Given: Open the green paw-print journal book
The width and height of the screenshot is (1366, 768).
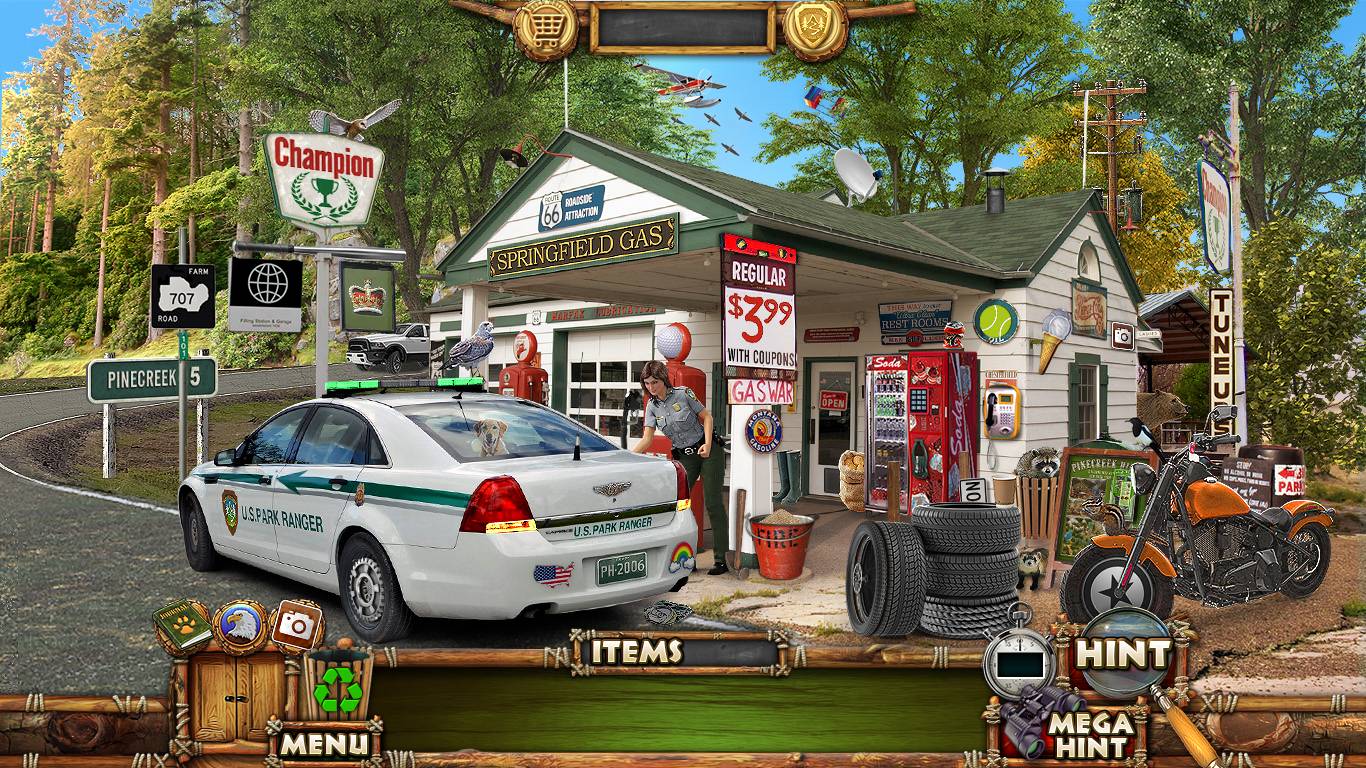Looking at the screenshot, I should 183,627.
